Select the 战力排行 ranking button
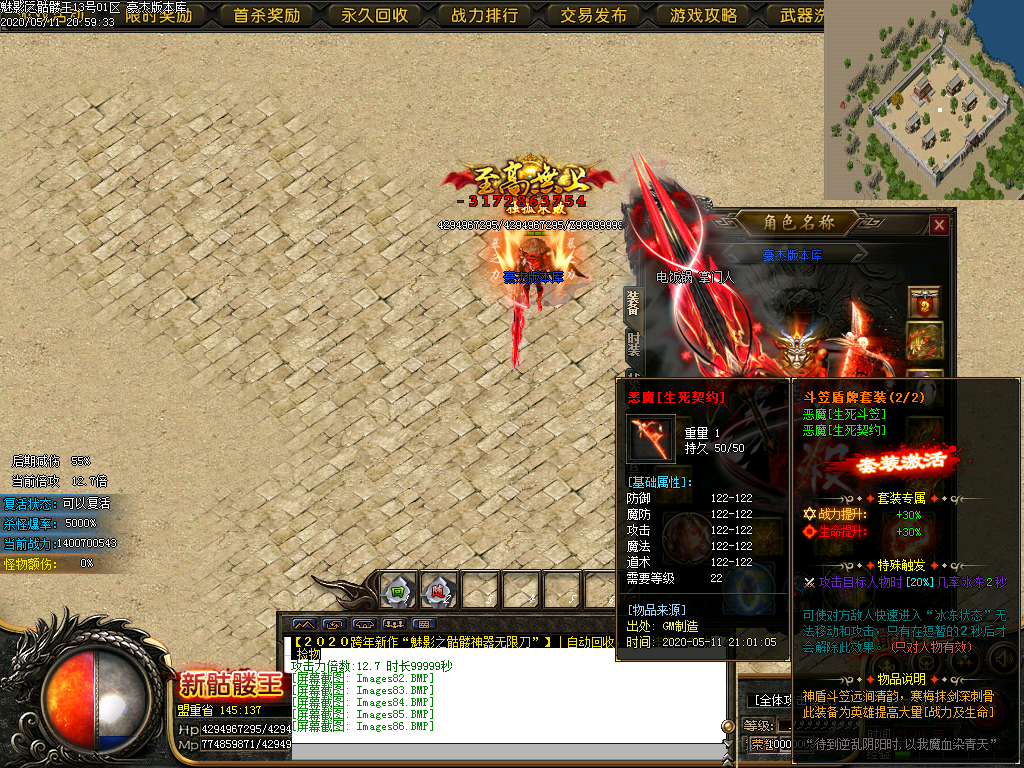This screenshot has height=768, width=1024. pos(484,15)
